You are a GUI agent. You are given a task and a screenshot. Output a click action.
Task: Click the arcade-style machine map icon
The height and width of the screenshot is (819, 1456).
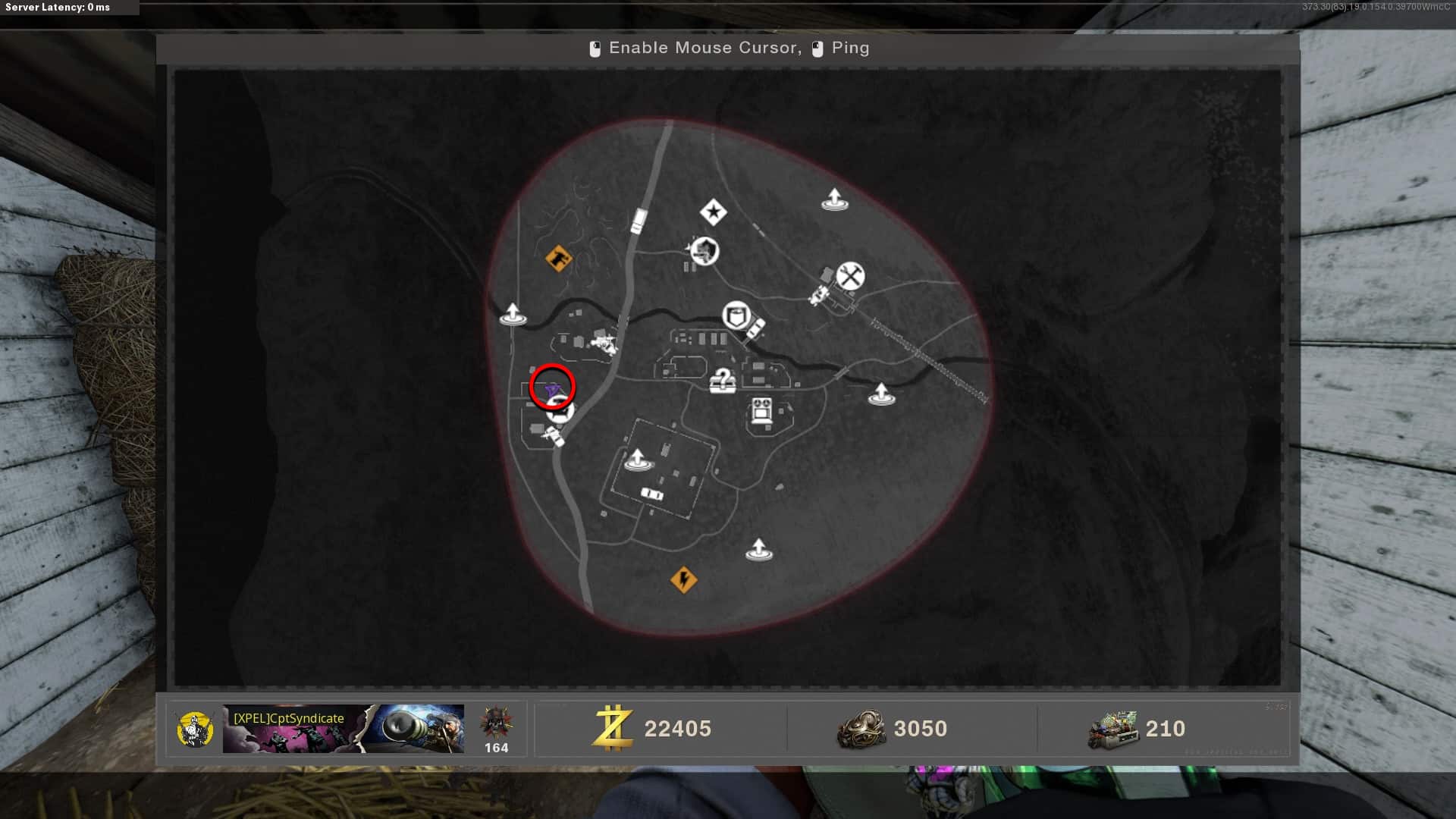(x=761, y=412)
